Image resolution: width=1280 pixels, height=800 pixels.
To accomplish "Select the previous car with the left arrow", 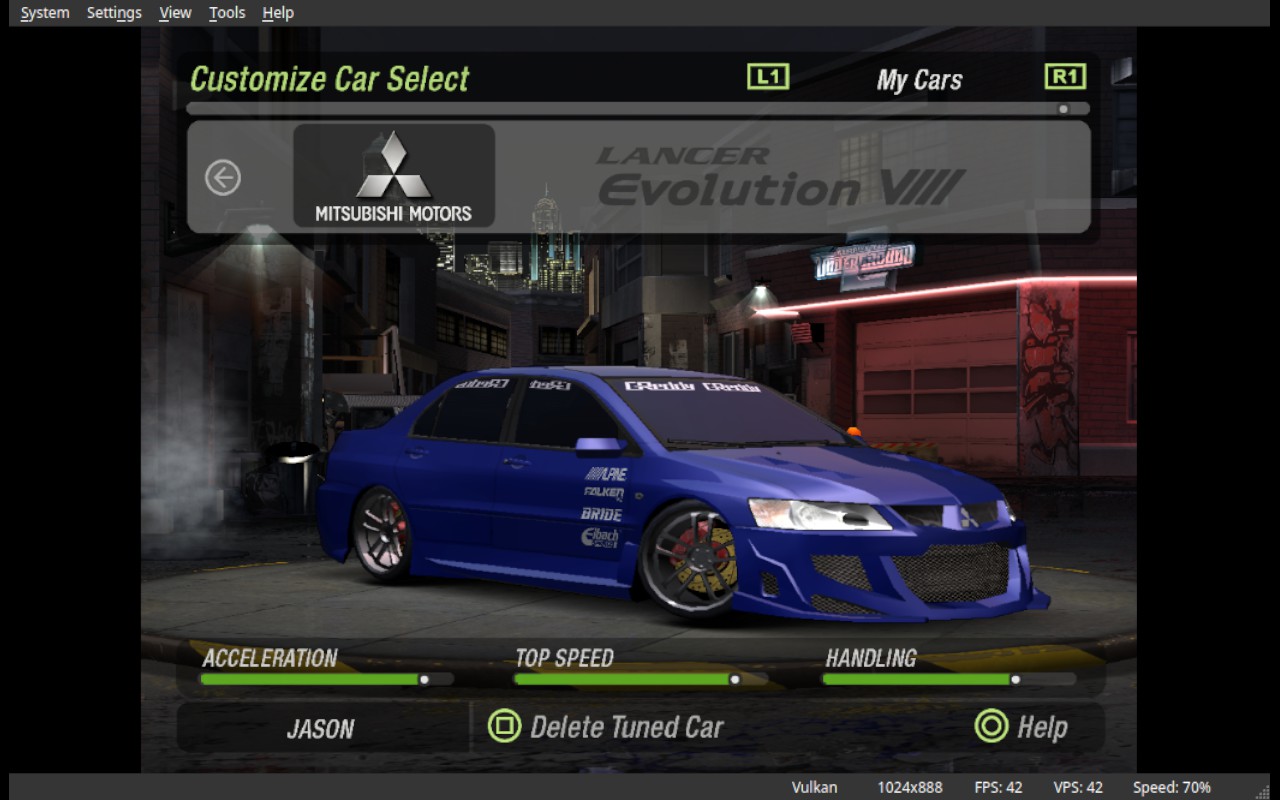I will tap(223, 178).
